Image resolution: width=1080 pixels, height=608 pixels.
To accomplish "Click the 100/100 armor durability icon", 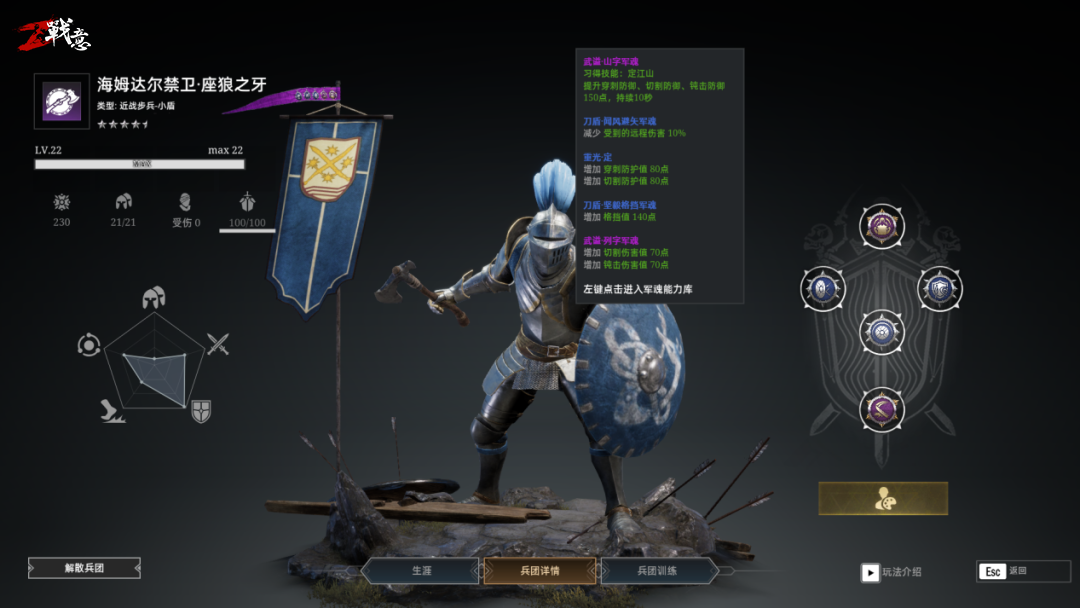I will click(x=247, y=202).
